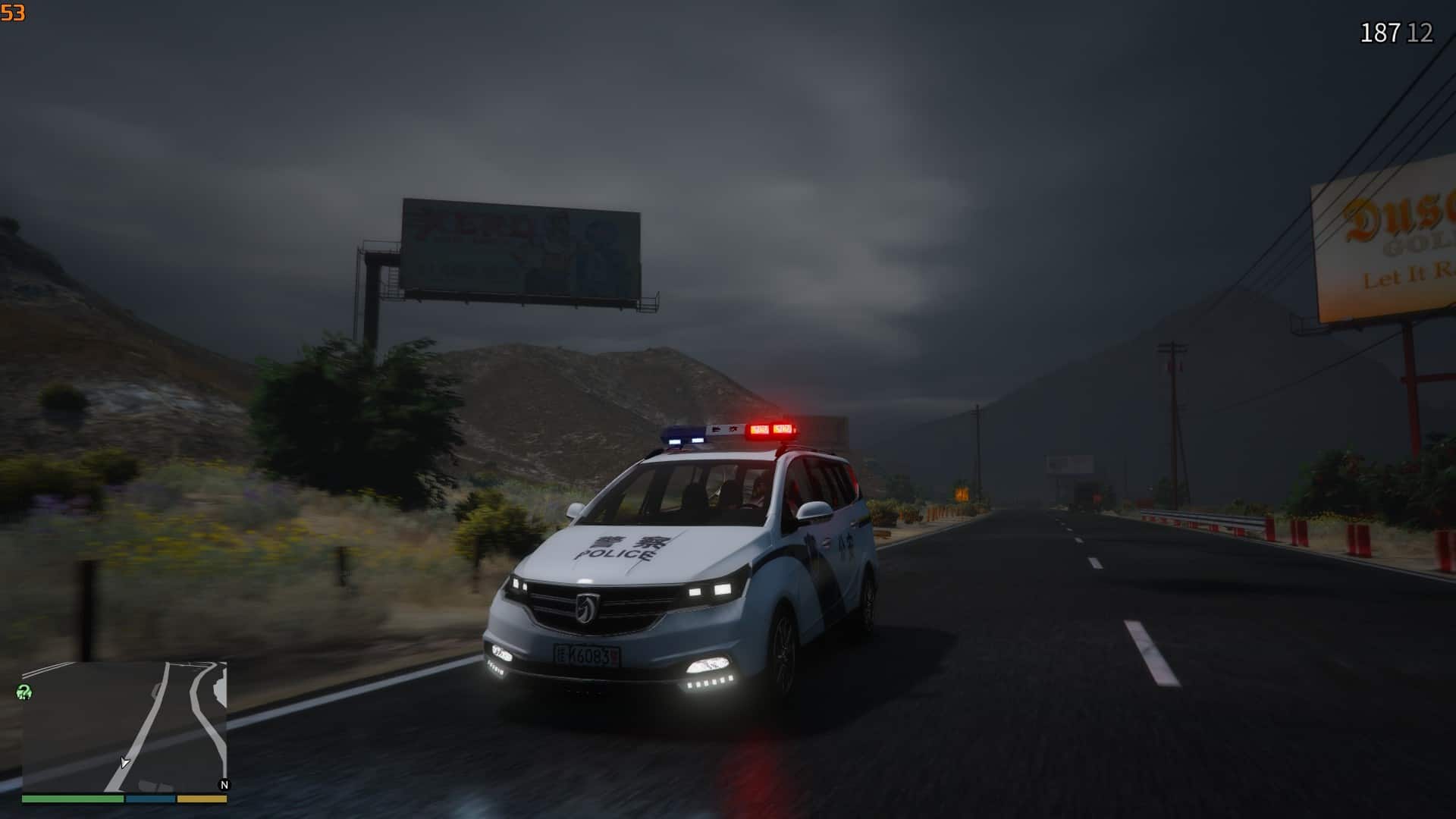Select the green question mark blip

(x=24, y=692)
